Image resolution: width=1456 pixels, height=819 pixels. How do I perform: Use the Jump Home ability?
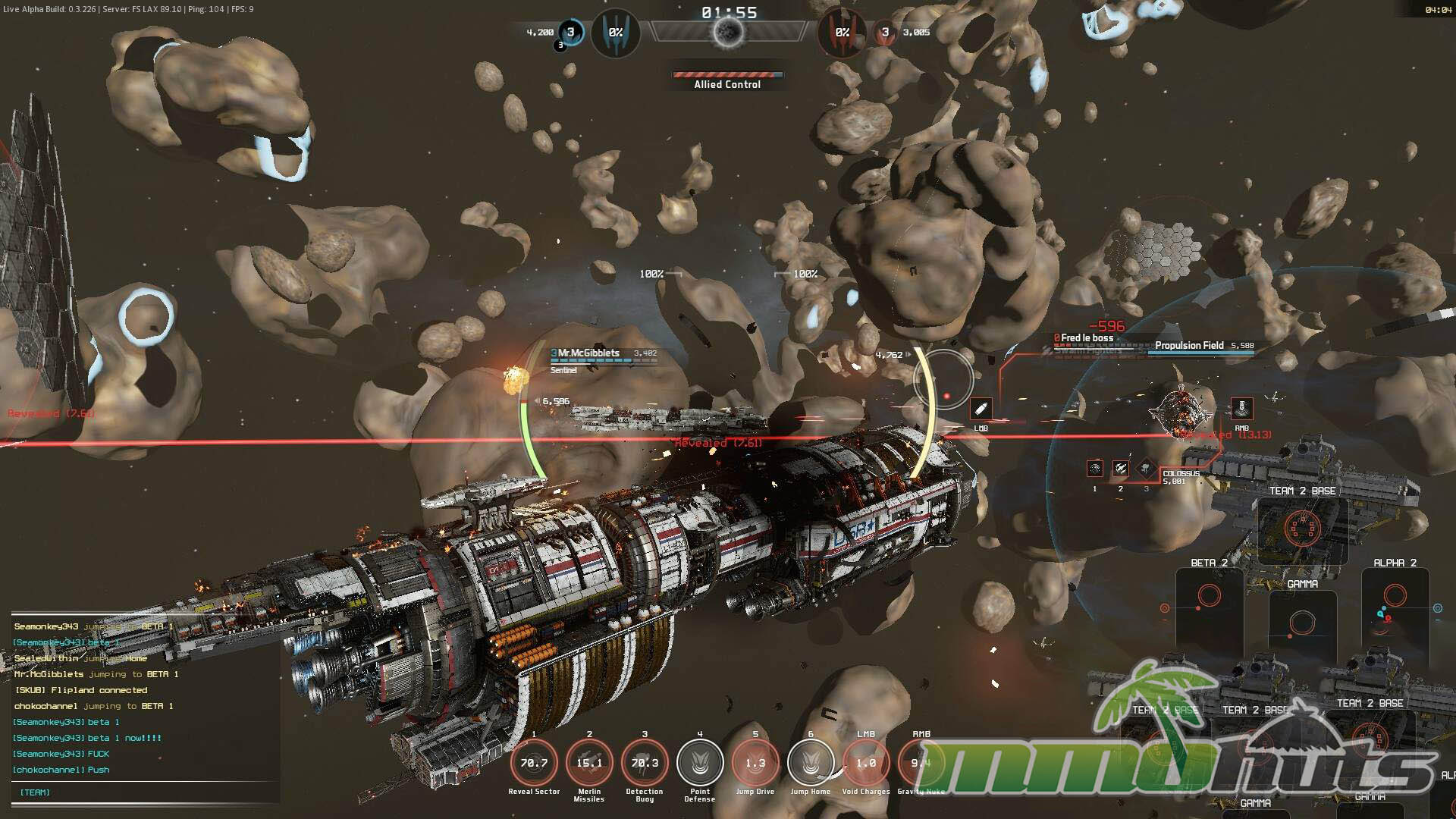click(811, 763)
